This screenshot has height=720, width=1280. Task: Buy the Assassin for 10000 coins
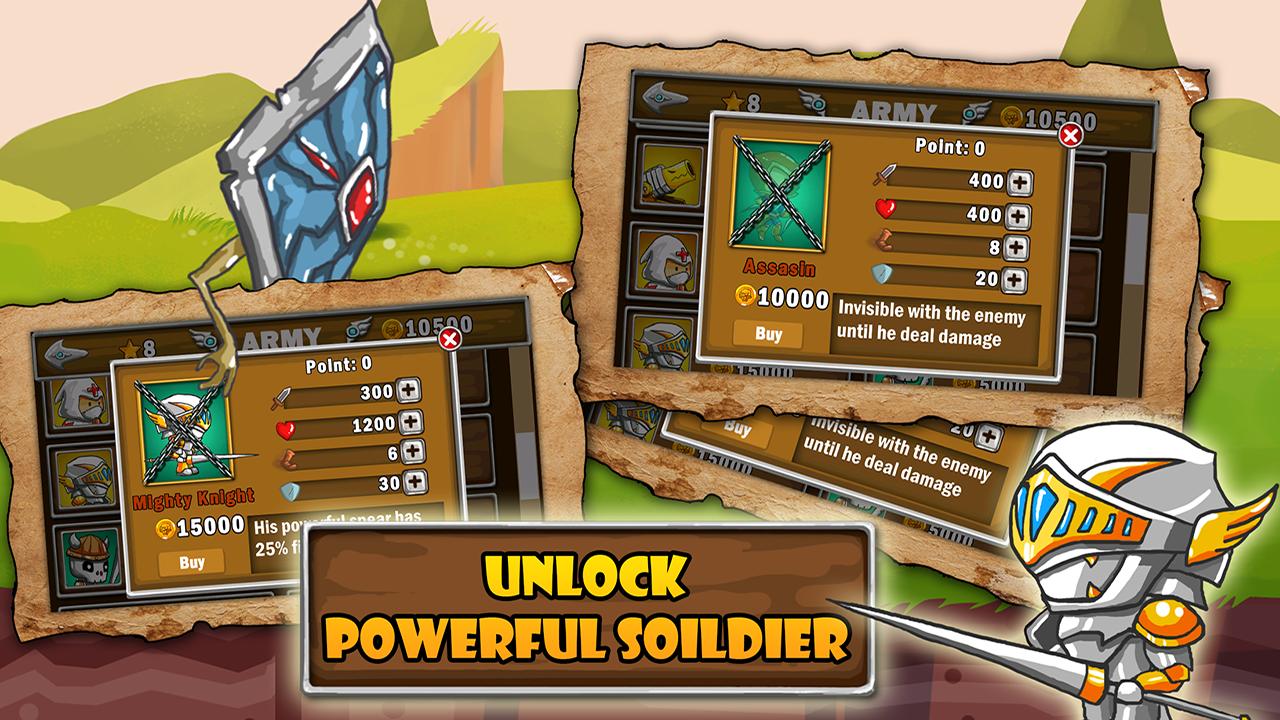(768, 334)
